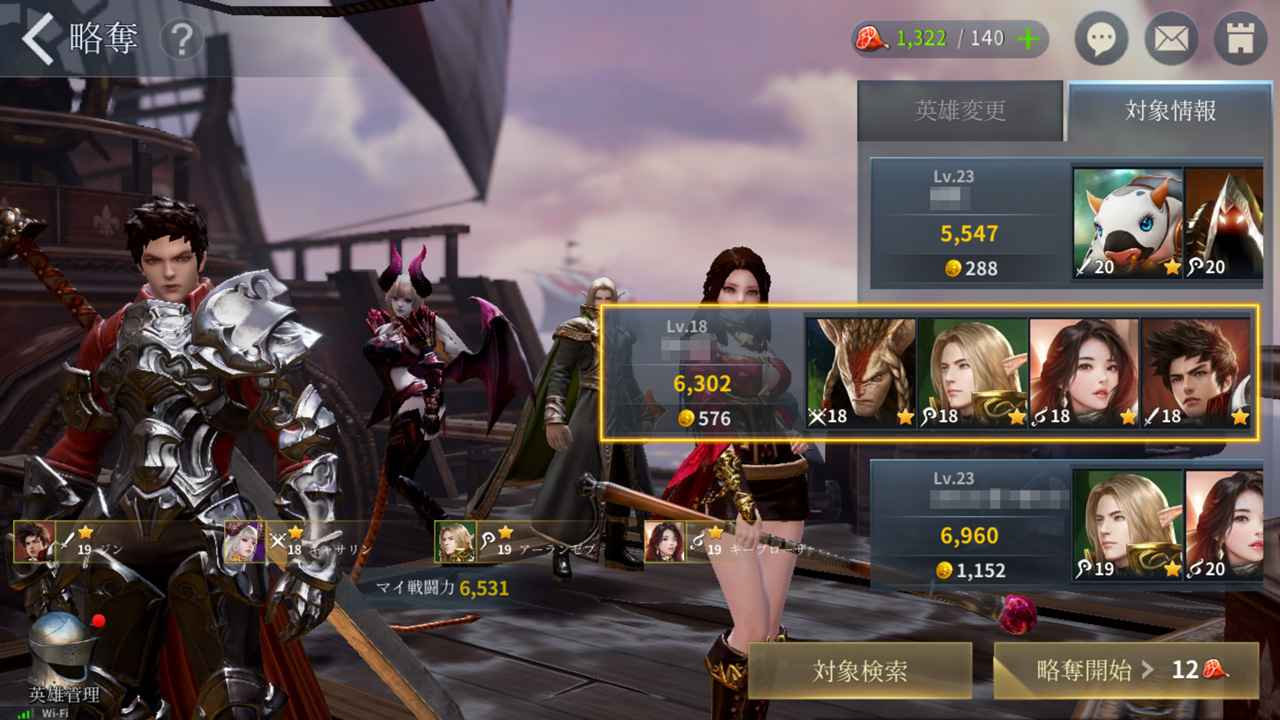Start the raid with 略奪開始

(1127, 670)
